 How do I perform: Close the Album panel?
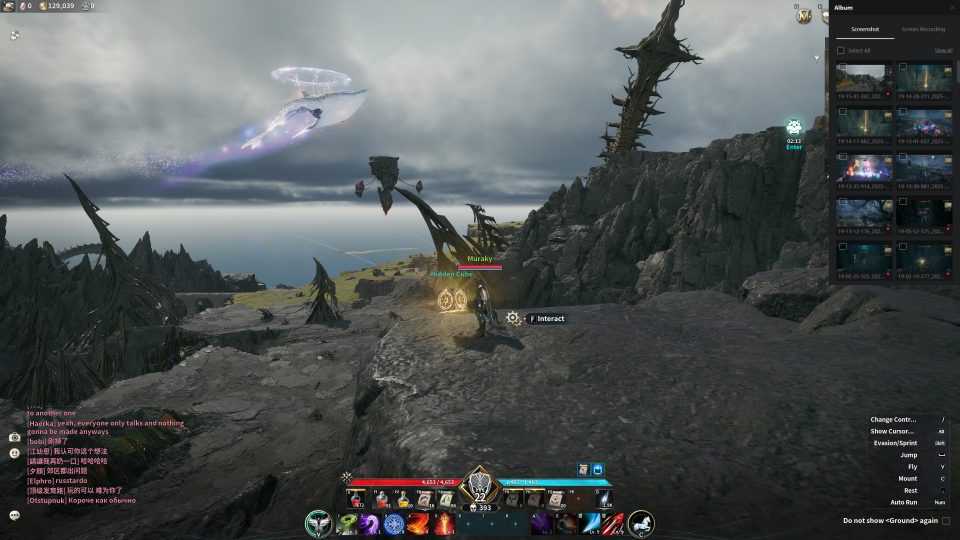click(951, 8)
